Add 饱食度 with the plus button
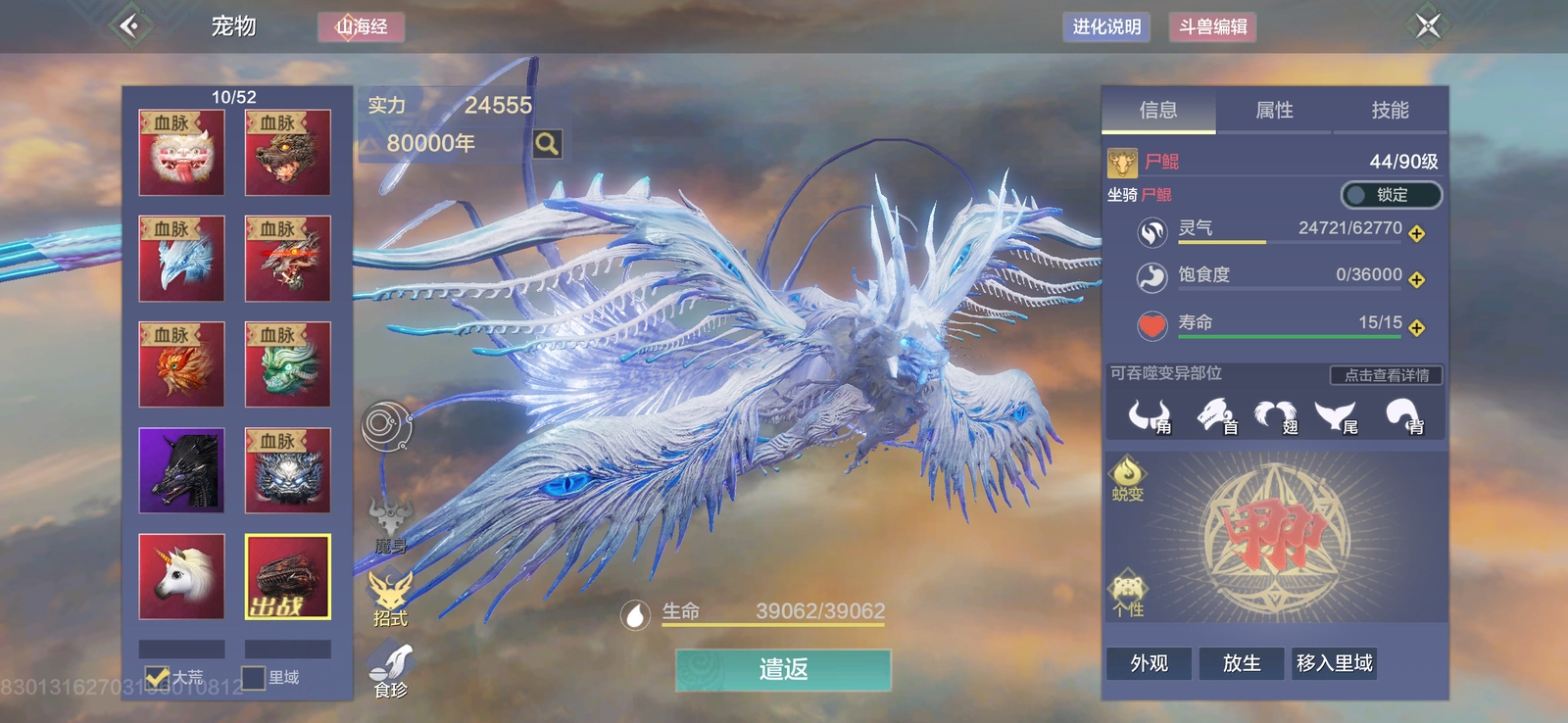1568x723 pixels. pos(1417,280)
